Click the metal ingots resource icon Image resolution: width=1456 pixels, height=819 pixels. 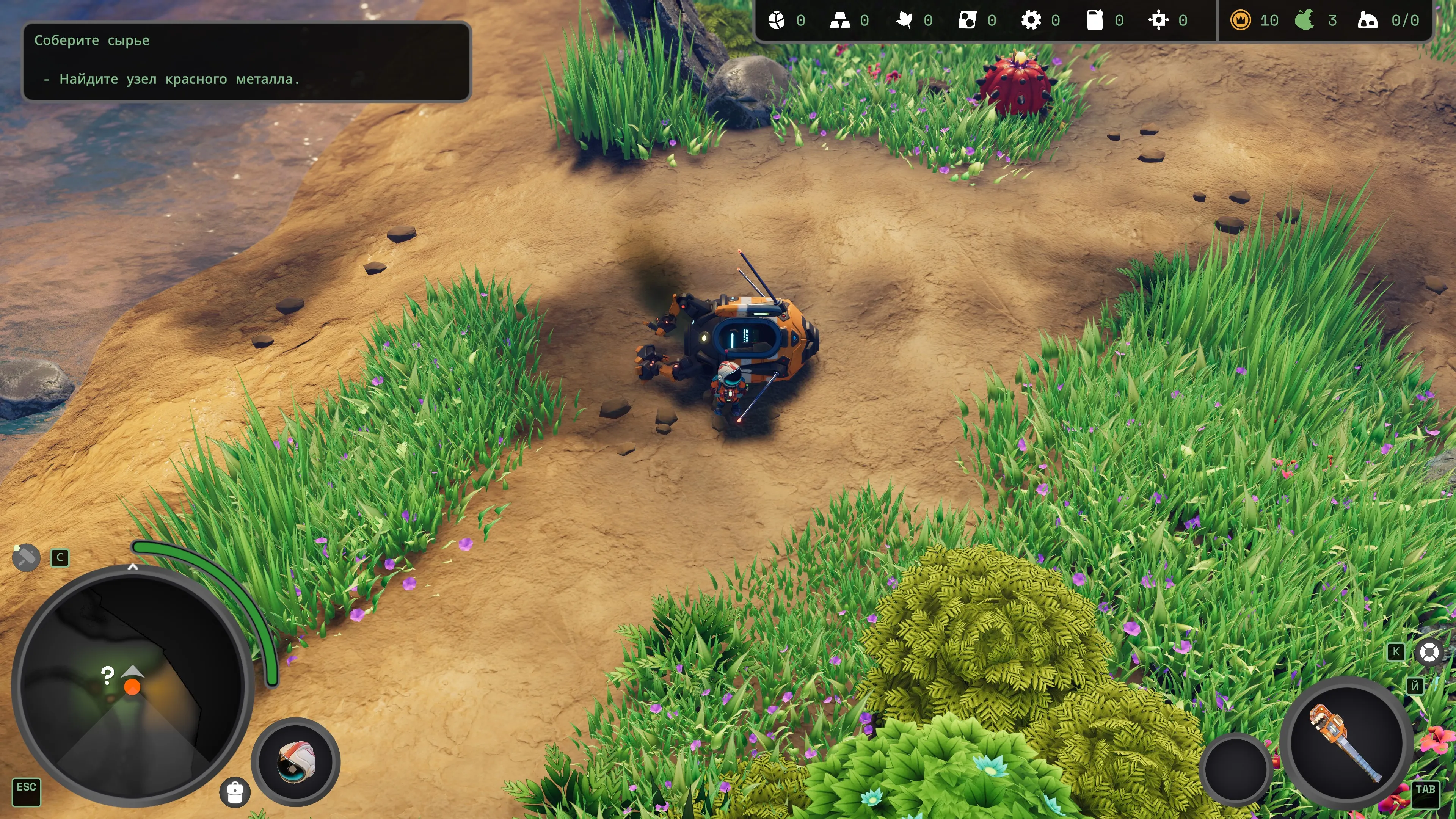(840, 21)
